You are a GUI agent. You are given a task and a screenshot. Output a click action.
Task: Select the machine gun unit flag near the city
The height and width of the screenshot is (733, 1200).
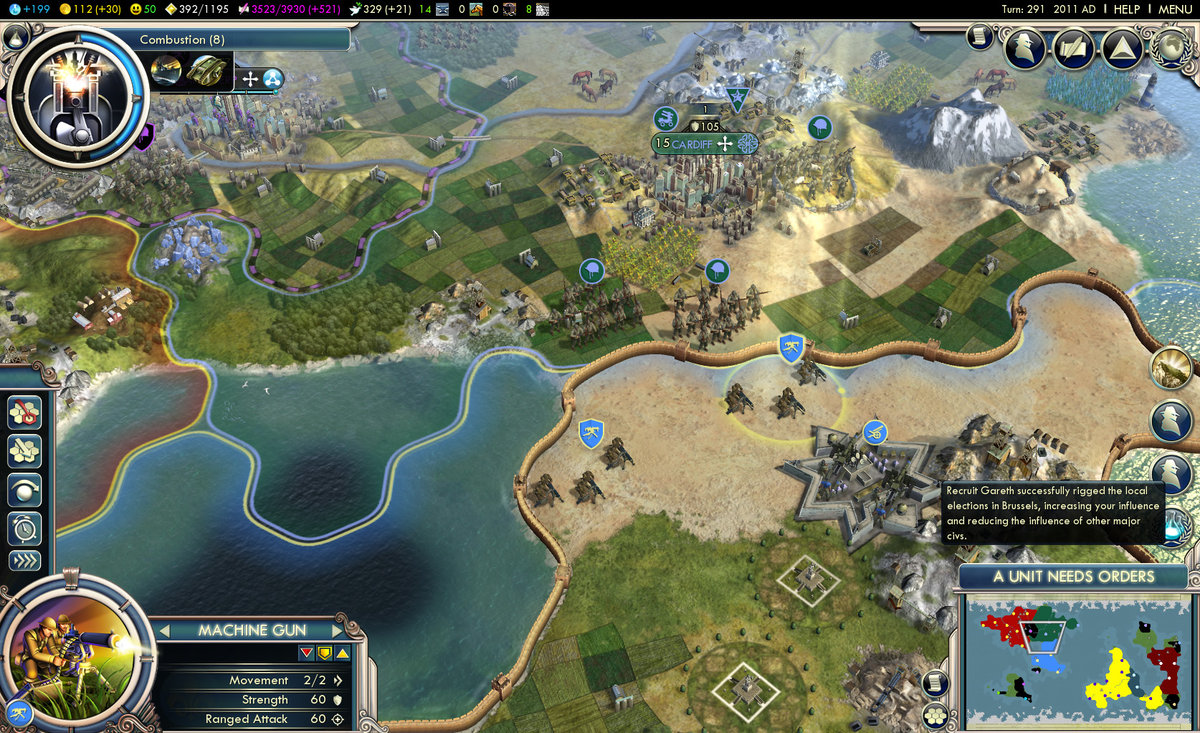click(x=791, y=347)
